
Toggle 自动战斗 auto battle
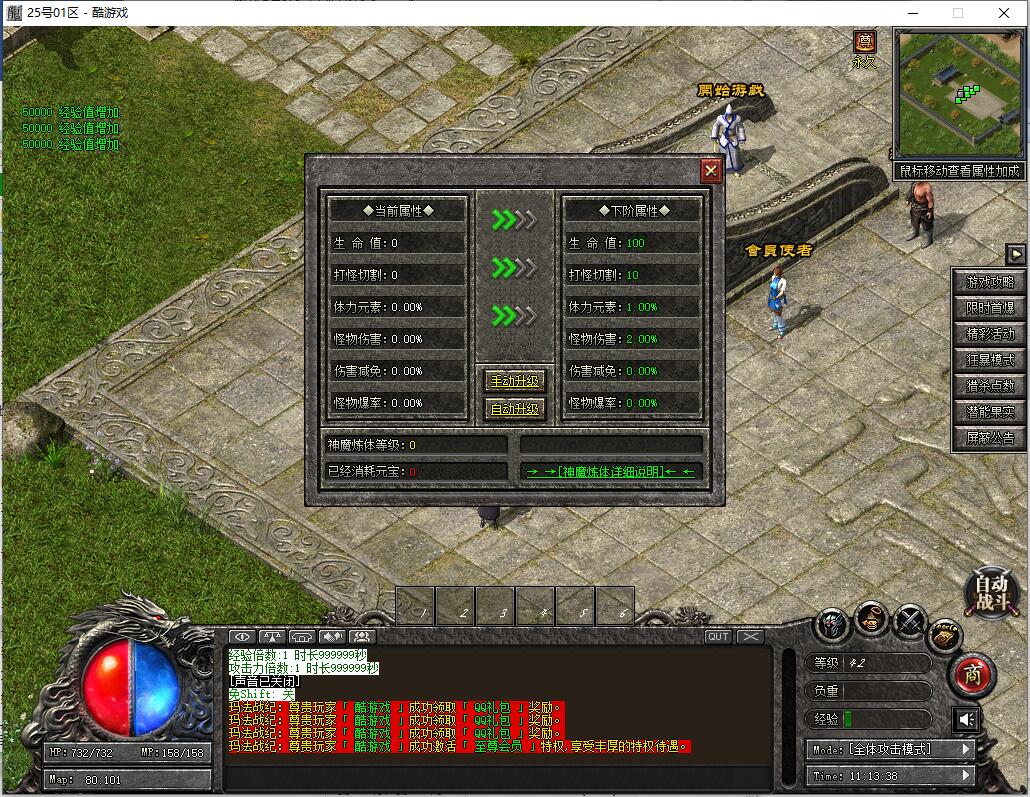pos(992,593)
